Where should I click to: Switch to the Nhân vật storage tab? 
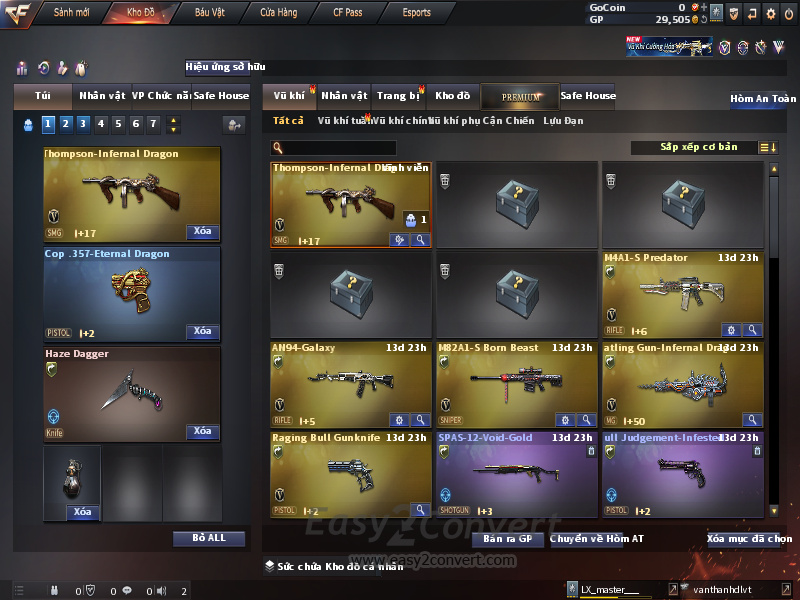pos(345,96)
